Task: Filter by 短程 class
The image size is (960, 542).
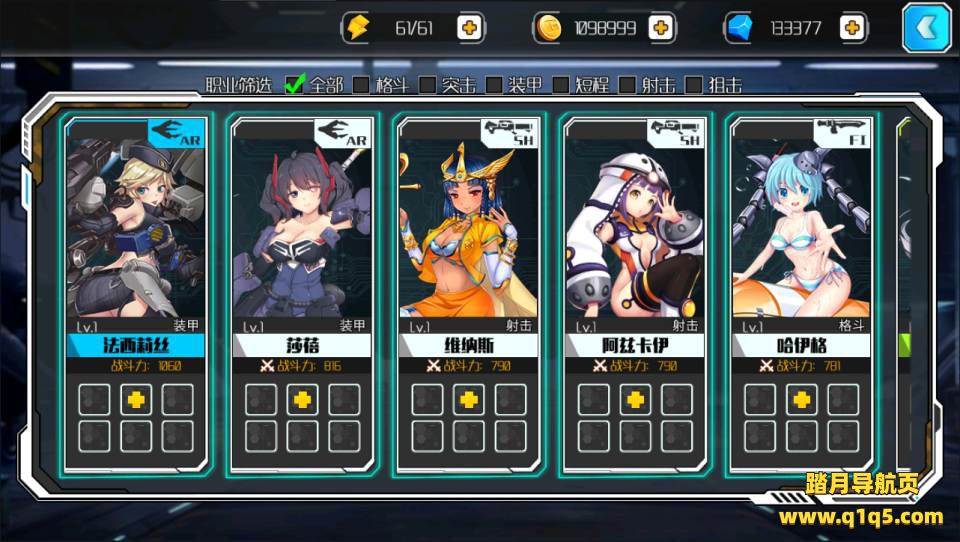Action: pyautogui.click(x=561, y=85)
